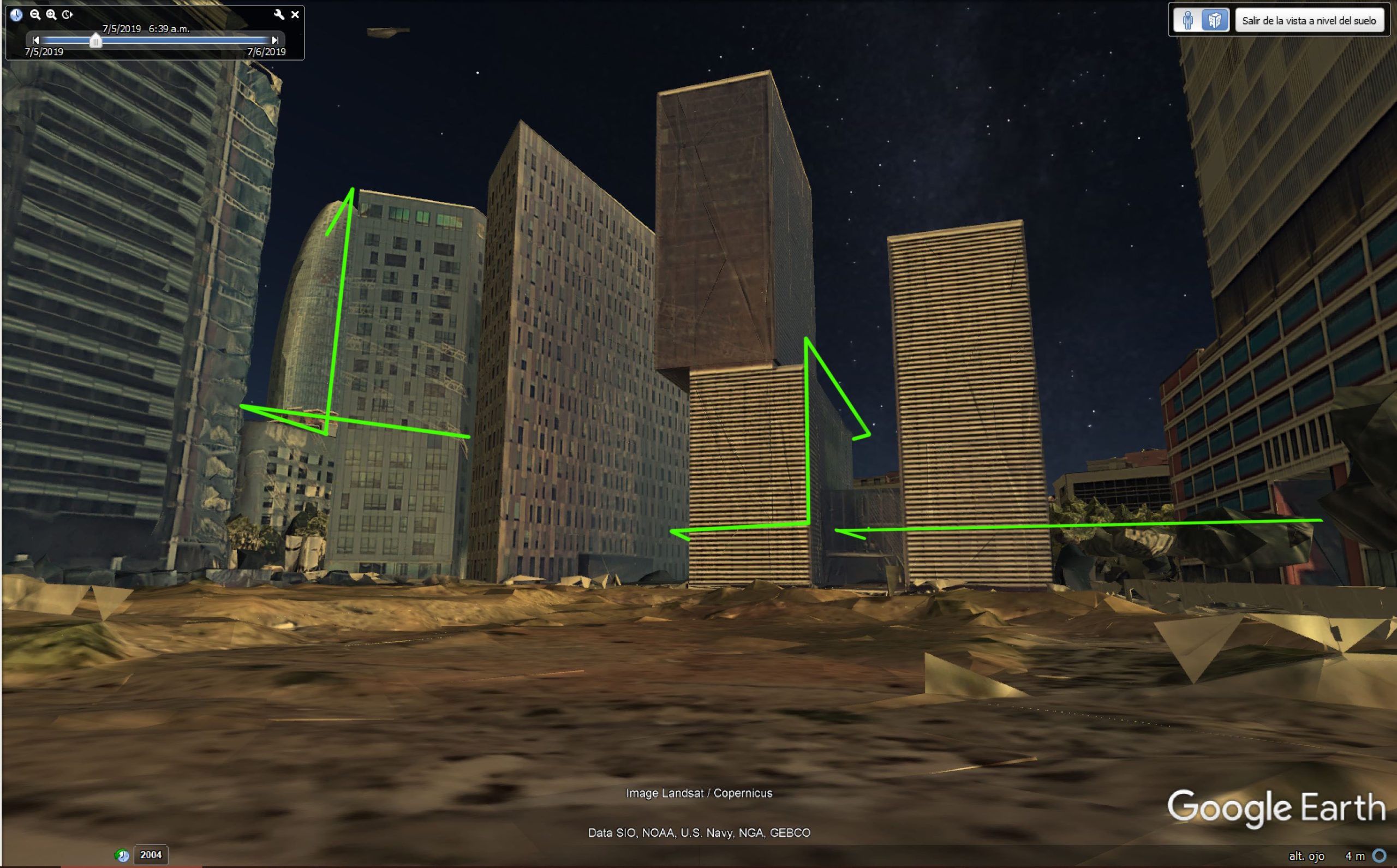Toggle the pegman street-level view mode
Screen dimensions: 1397x868
point(1187,20)
